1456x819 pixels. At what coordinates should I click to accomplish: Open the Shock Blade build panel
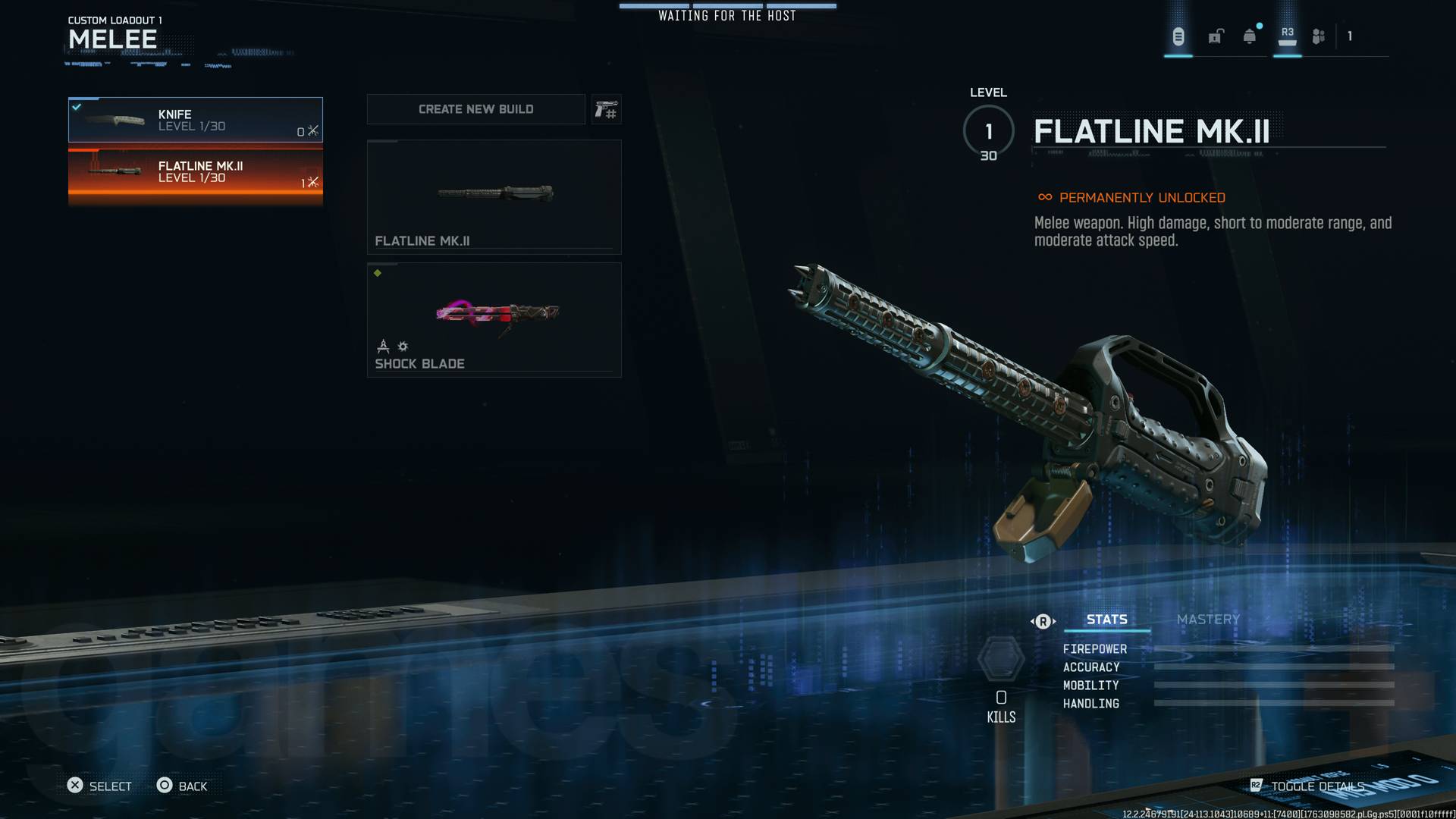[494, 318]
